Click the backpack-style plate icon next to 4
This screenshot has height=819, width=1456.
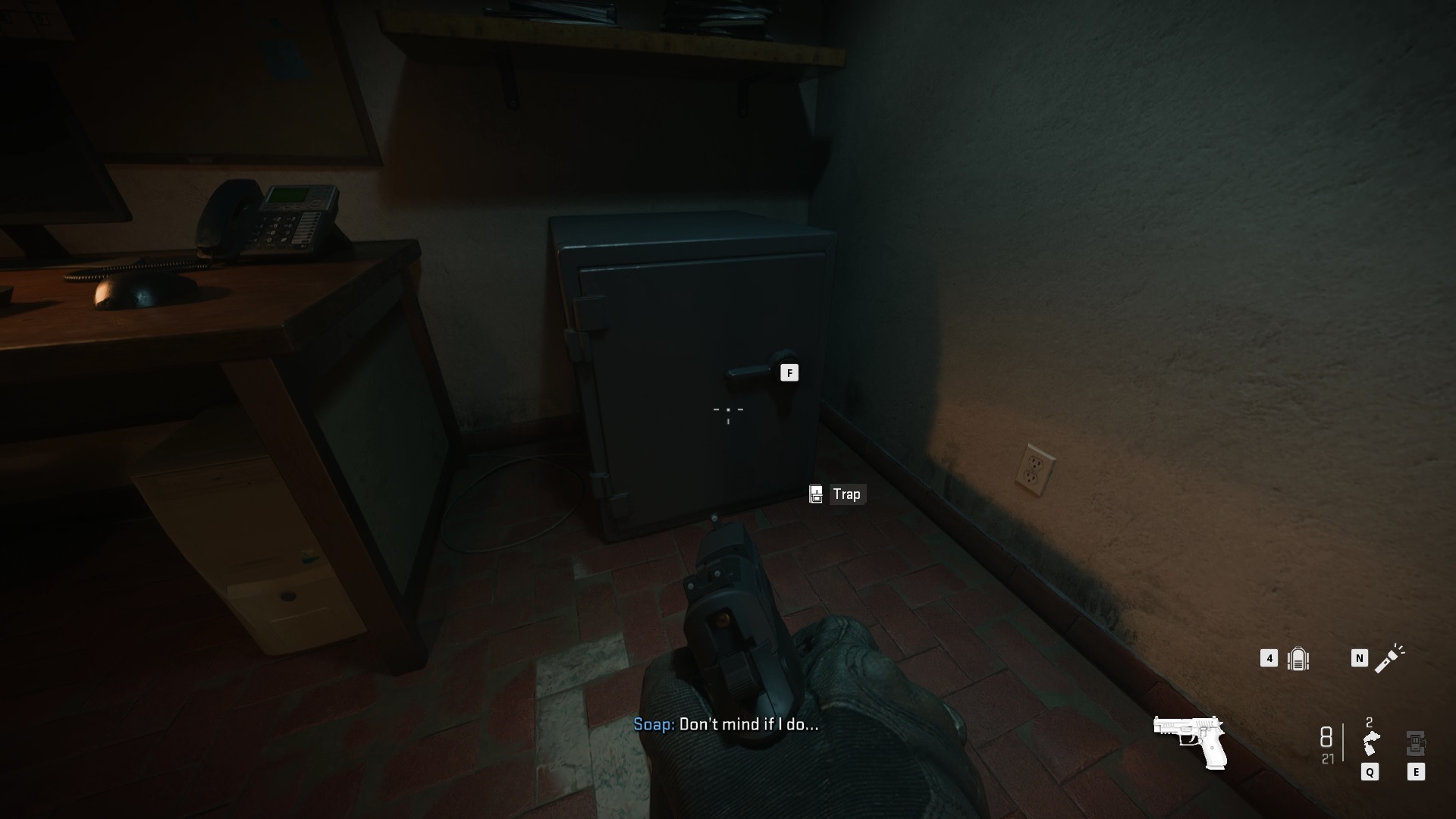pos(1298,659)
